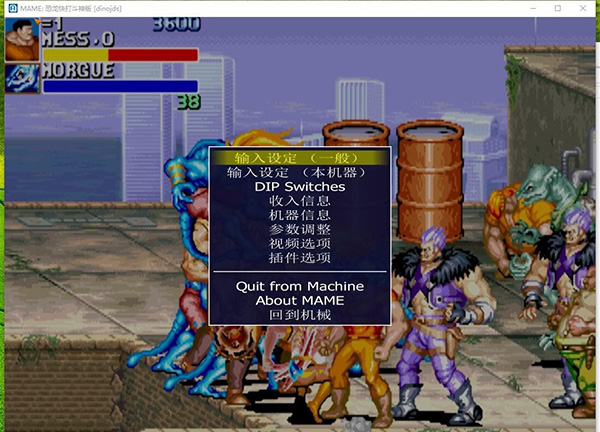The width and height of the screenshot is (600, 432).
Task: Open the About MAME entry
Action: tap(299, 300)
